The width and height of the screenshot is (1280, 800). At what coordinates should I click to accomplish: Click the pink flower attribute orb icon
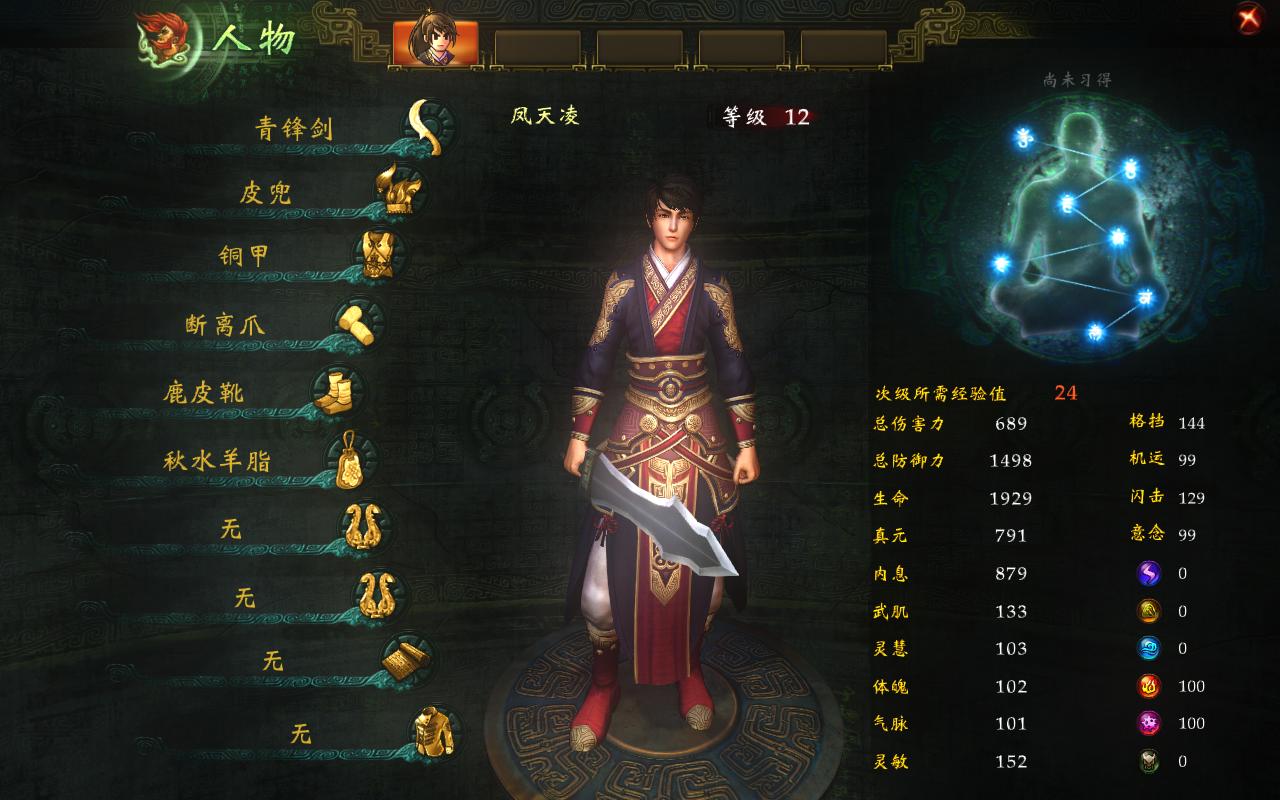point(1148,724)
